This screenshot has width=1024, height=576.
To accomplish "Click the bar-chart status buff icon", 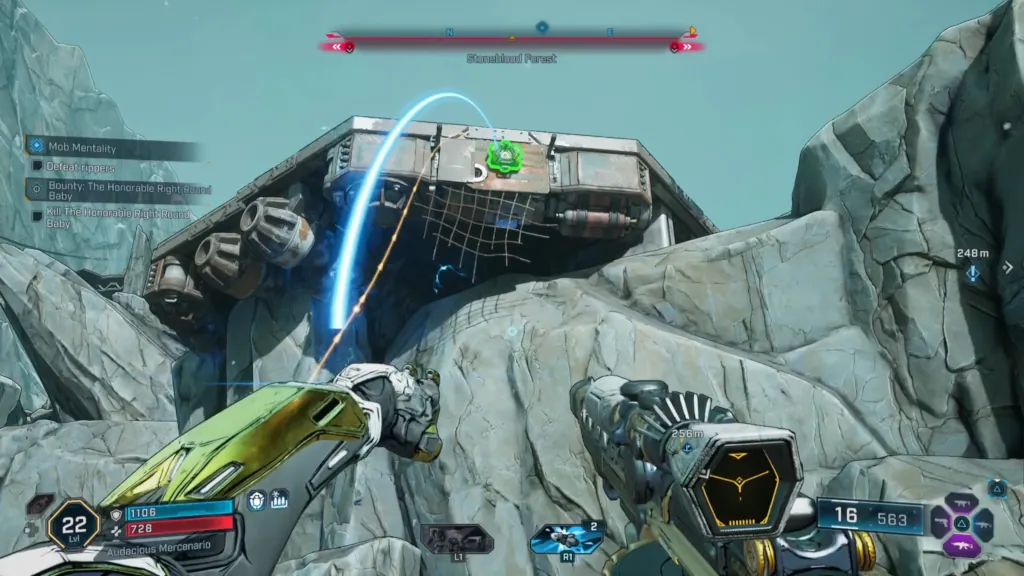I will click(x=279, y=499).
